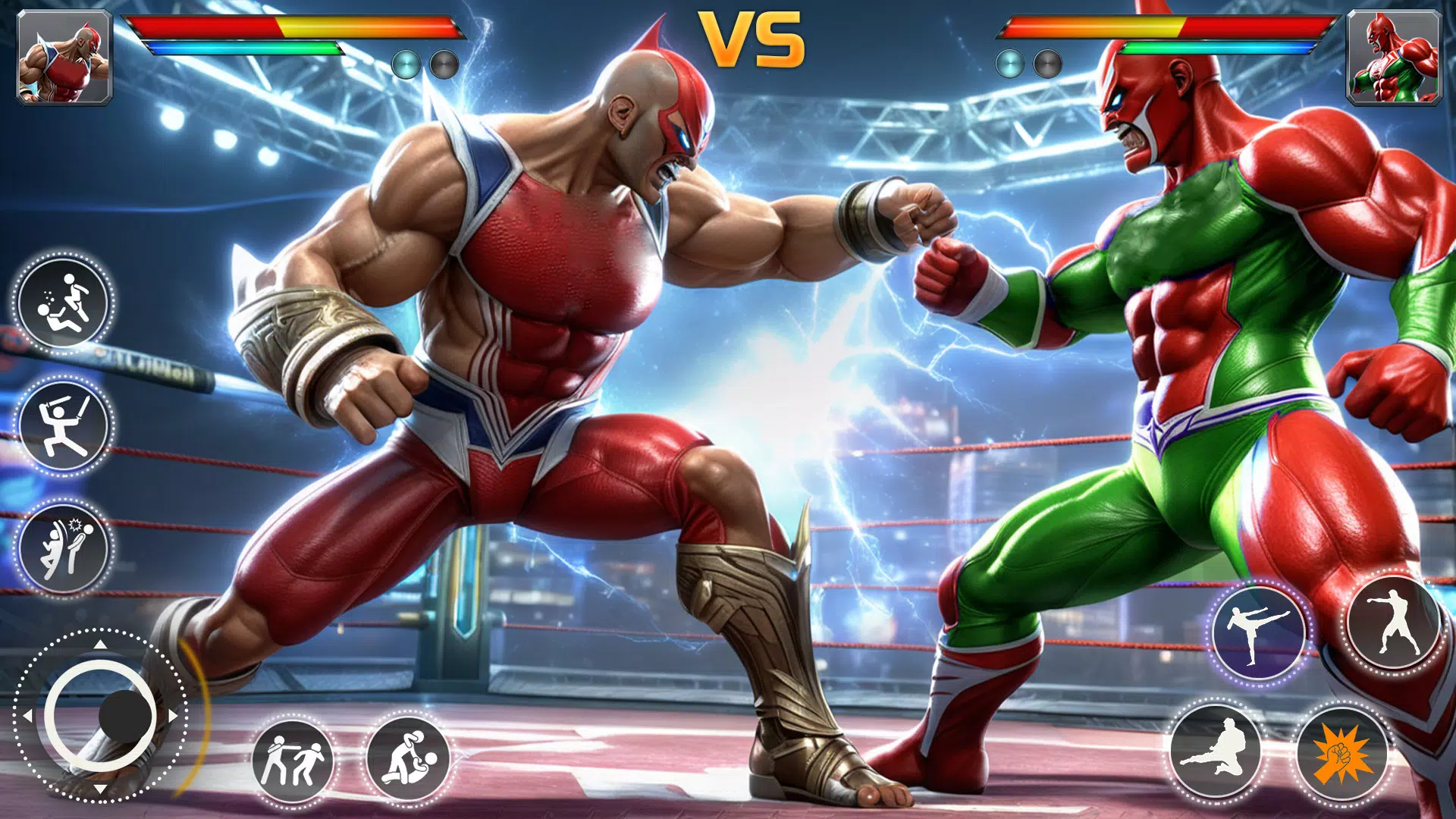Tap the up arrow on the joystick pad

point(101,646)
